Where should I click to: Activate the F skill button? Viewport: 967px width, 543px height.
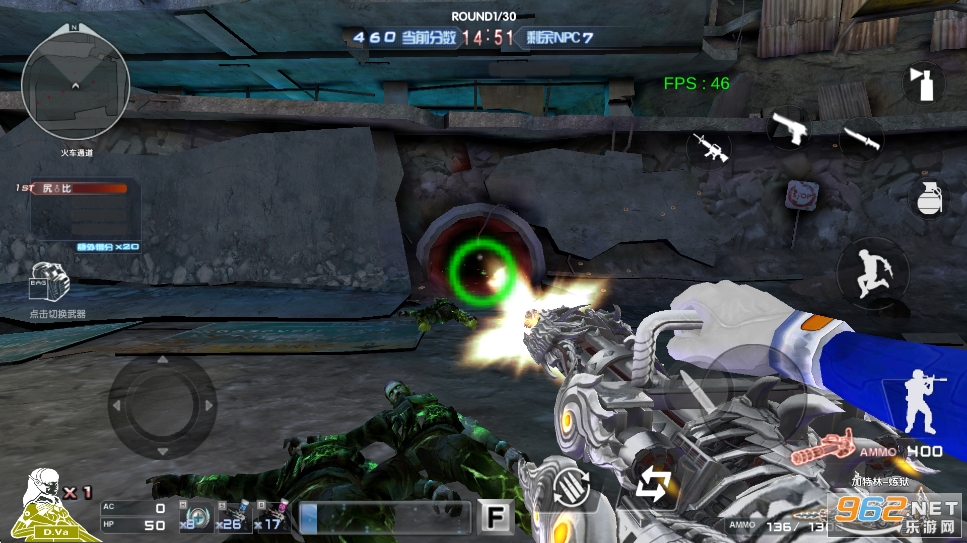click(x=494, y=516)
